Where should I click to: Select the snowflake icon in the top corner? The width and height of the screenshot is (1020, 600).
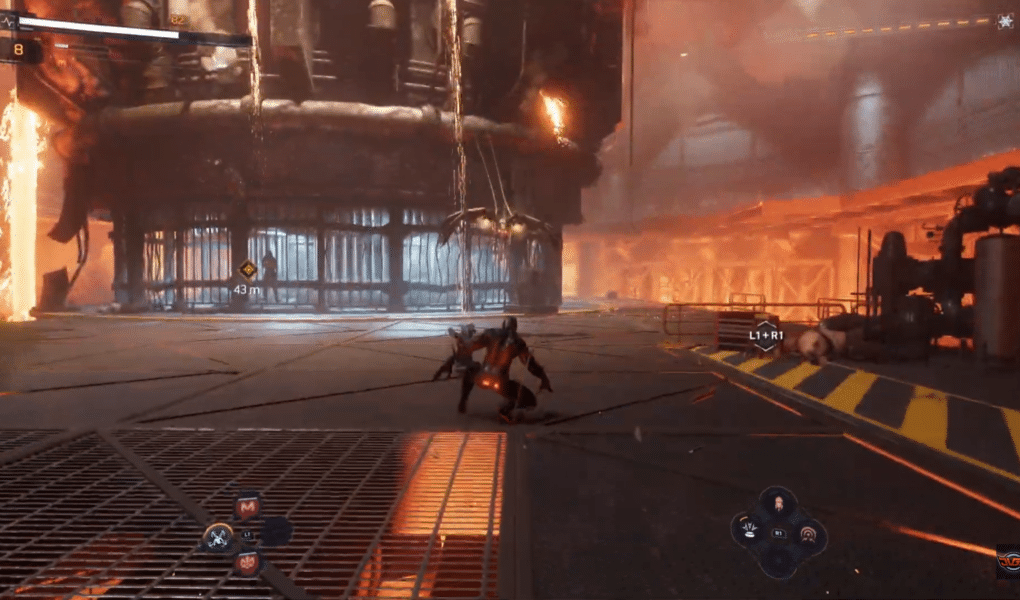point(1004,21)
